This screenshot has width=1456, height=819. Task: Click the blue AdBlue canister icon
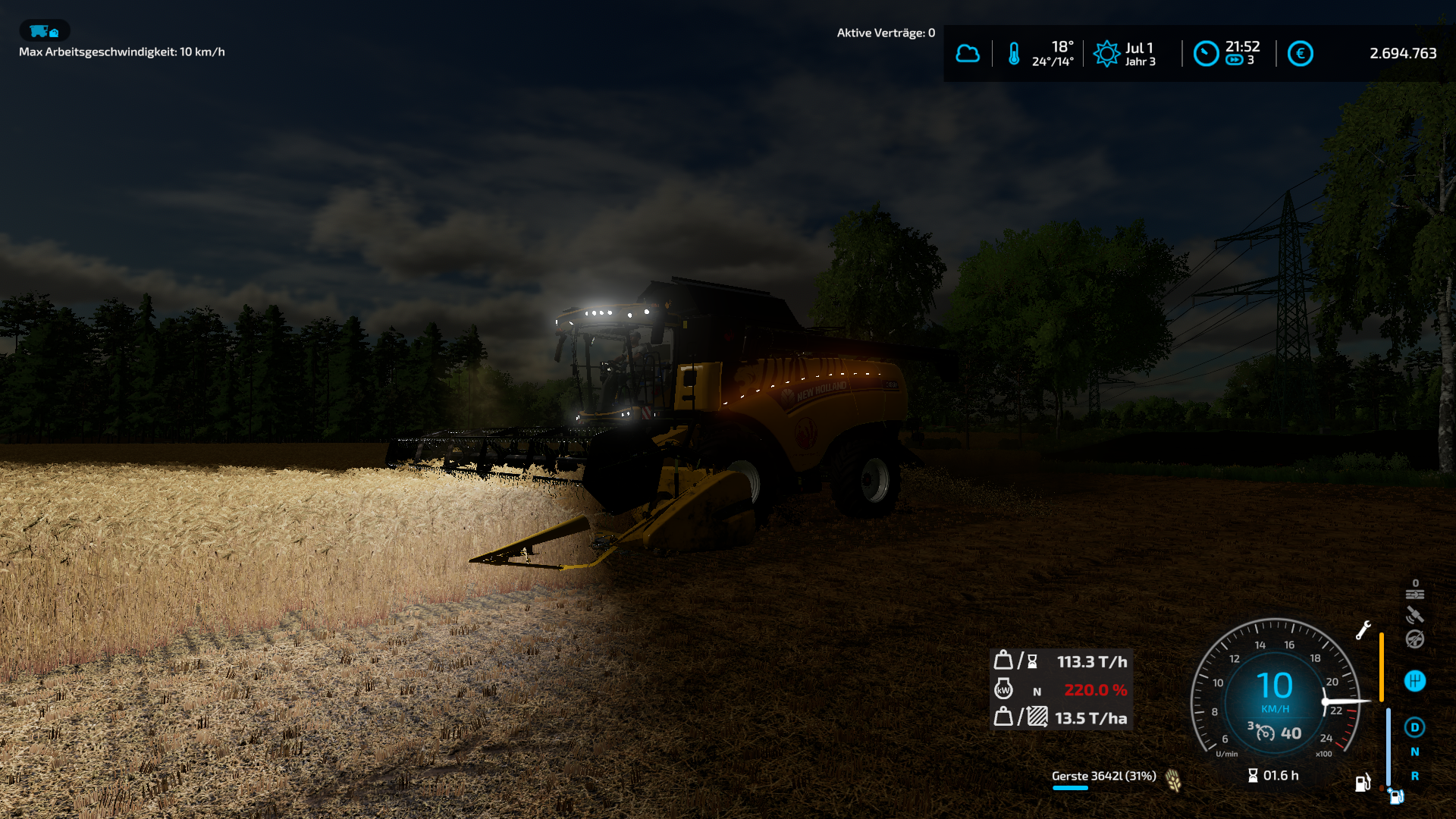click(x=1396, y=796)
